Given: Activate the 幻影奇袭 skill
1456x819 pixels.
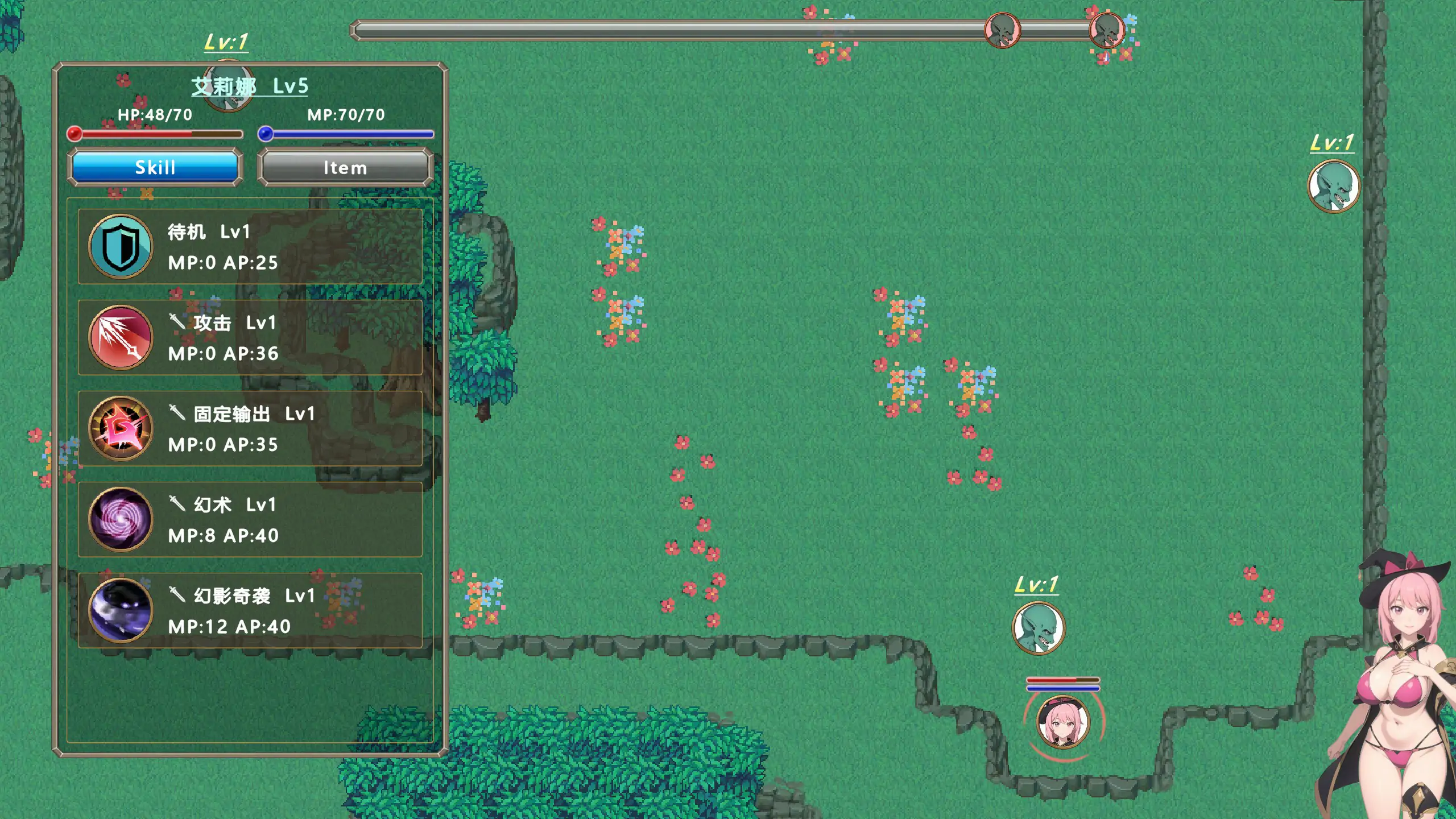Looking at the screenshot, I should [x=250, y=611].
